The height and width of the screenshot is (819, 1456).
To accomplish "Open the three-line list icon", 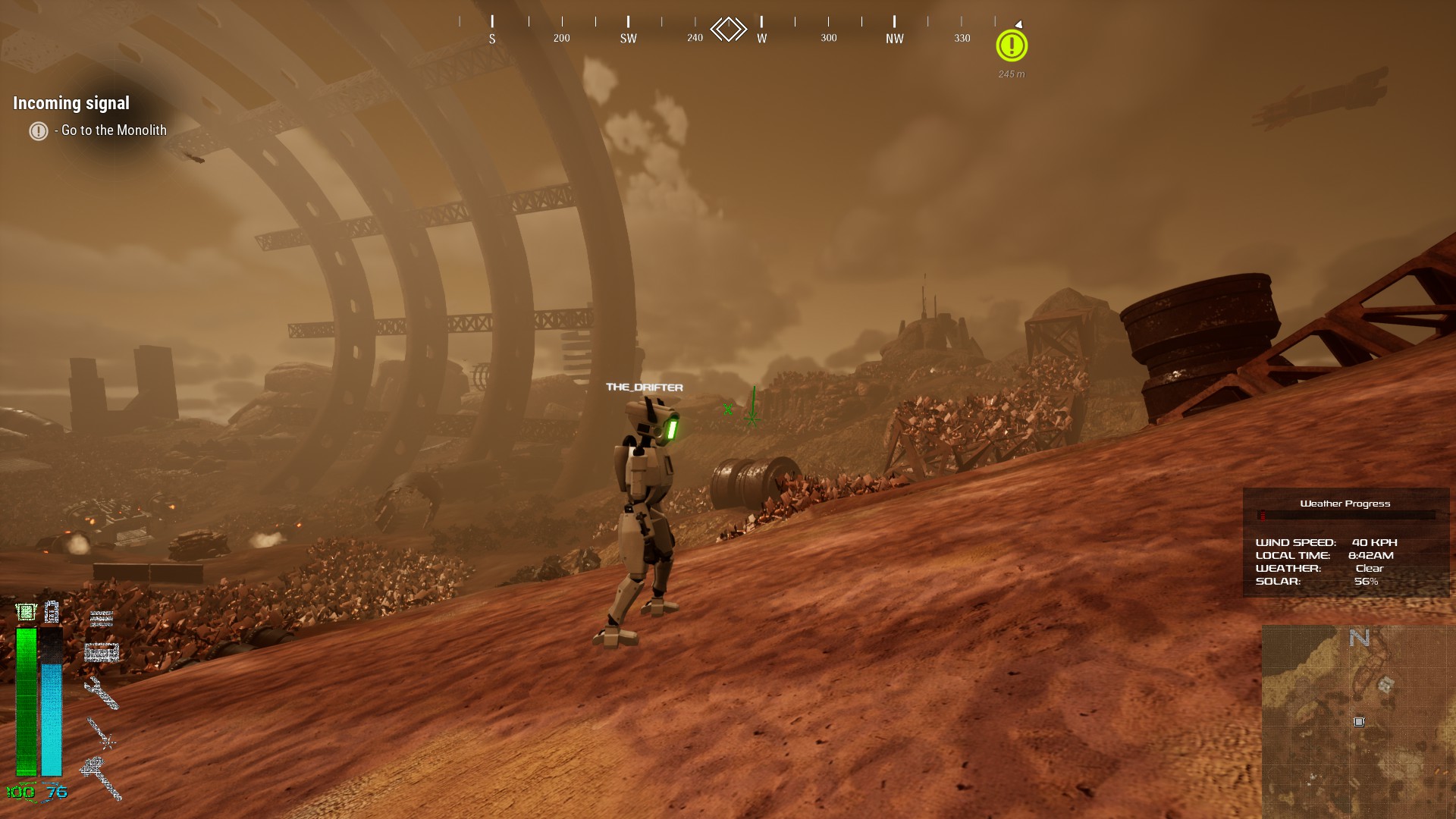I will click(x=102, y=619).
